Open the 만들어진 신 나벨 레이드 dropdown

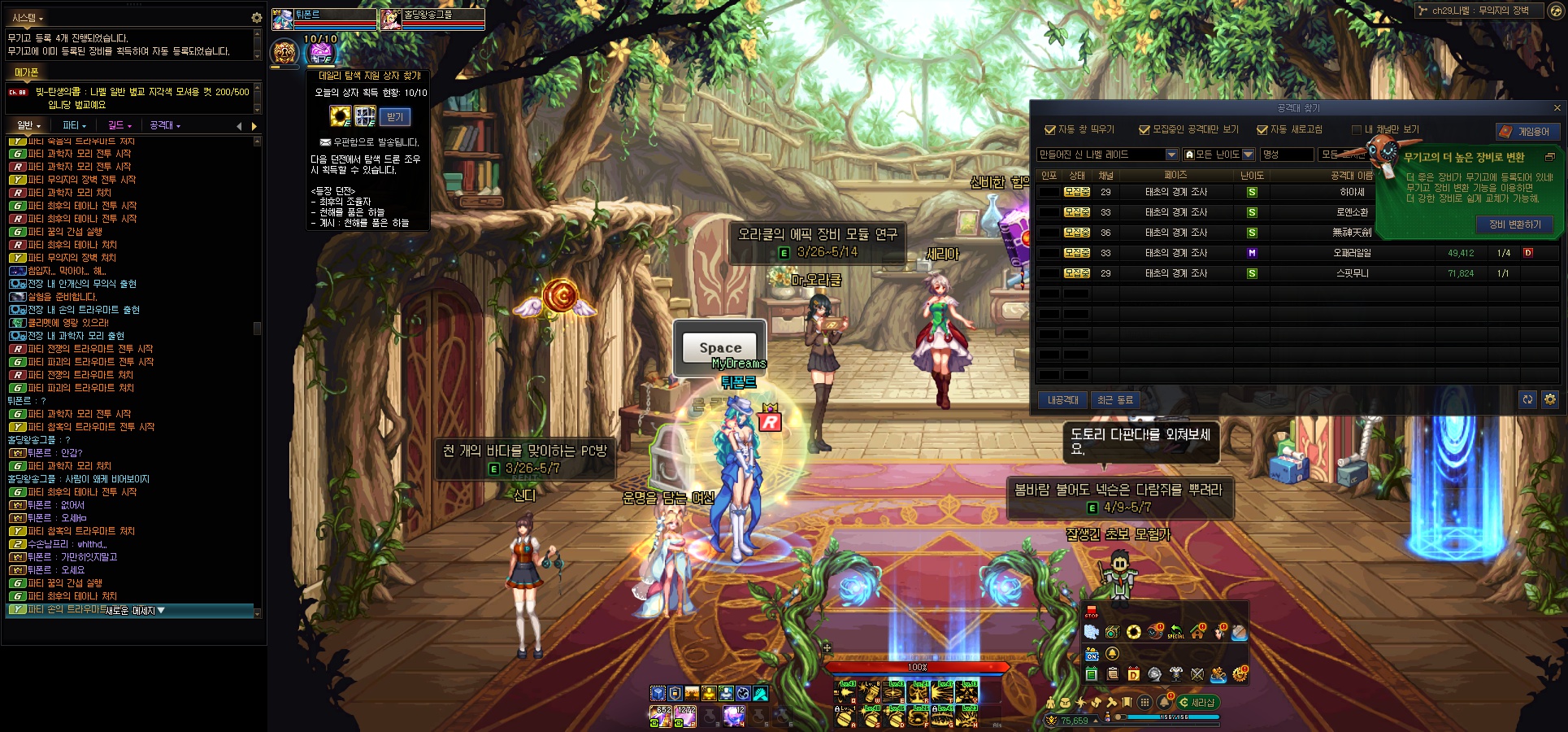tap(1171, 155)
